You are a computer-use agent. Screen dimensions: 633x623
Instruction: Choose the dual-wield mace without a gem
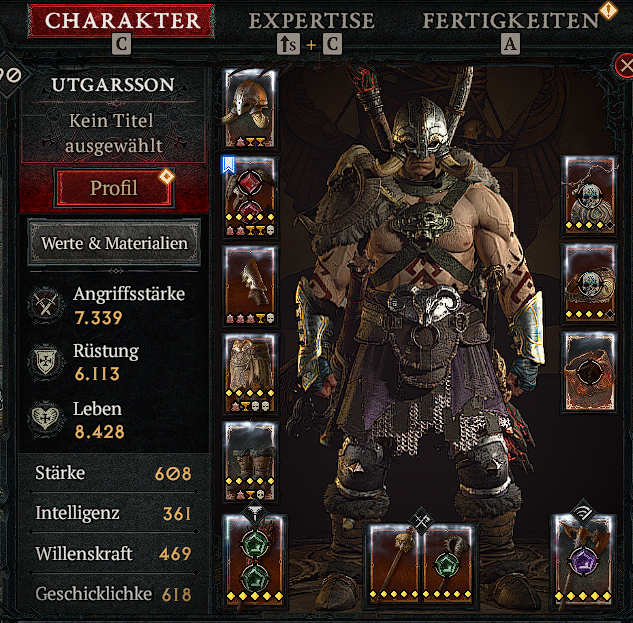click(392, 561)
